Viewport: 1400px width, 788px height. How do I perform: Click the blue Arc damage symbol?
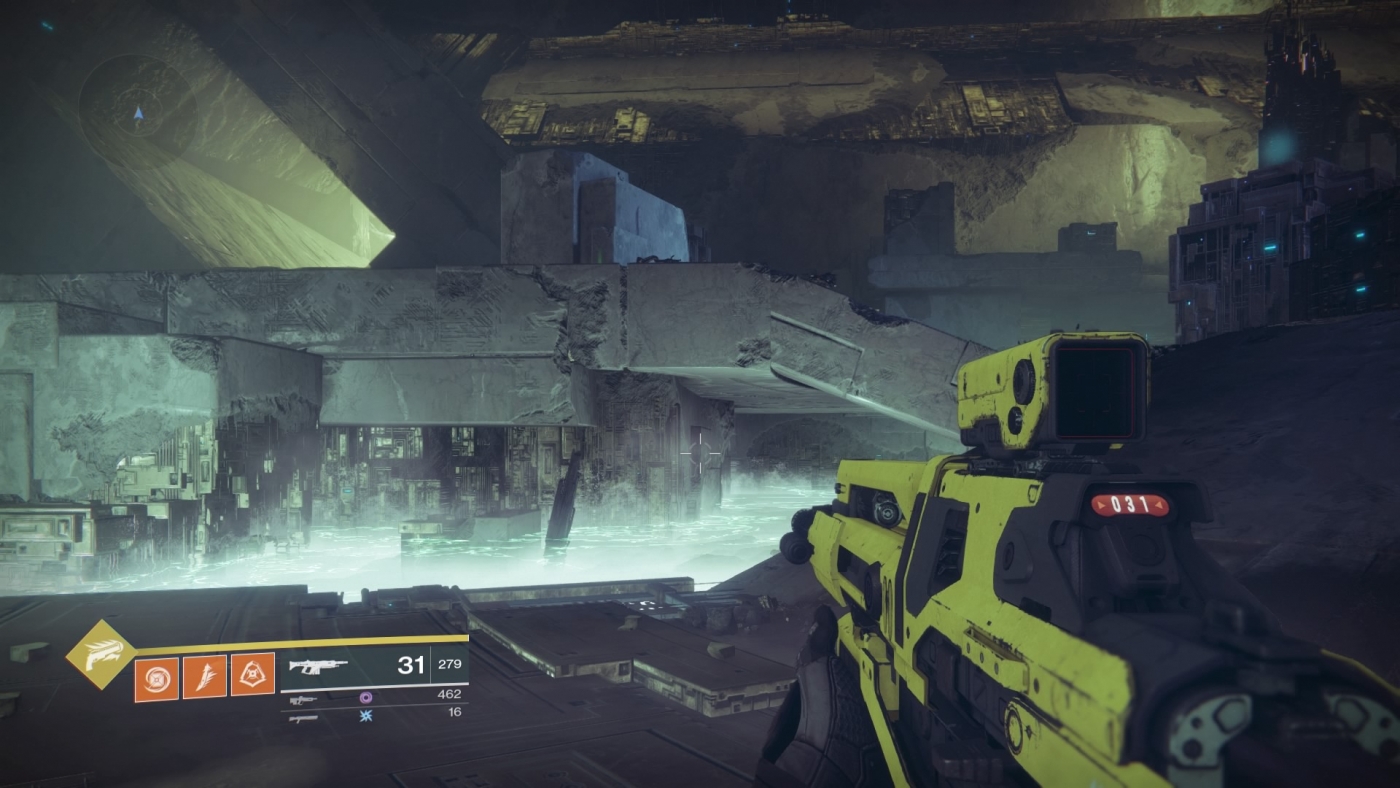point(367,716)
